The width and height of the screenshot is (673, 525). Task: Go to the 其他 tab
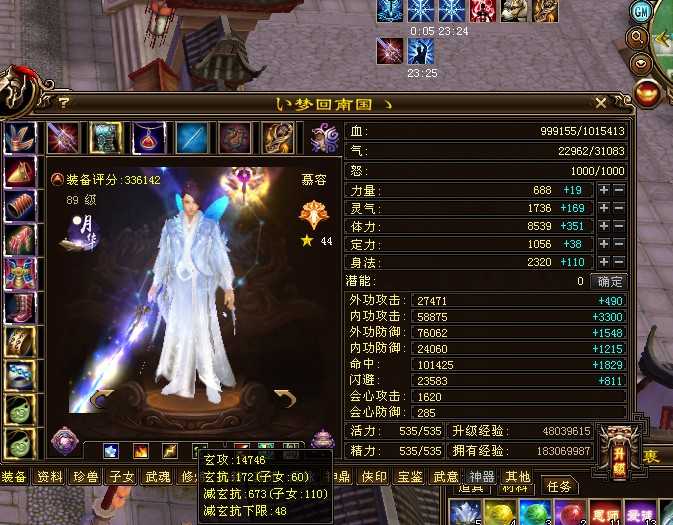(x=517, y=477)
